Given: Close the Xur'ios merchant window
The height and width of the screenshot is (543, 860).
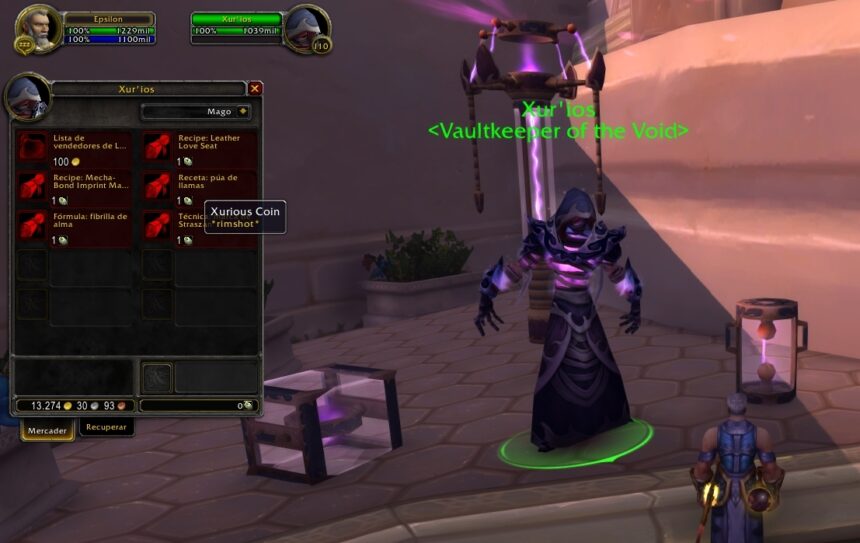Looking at the screenshot, I should tap(255, 89).
